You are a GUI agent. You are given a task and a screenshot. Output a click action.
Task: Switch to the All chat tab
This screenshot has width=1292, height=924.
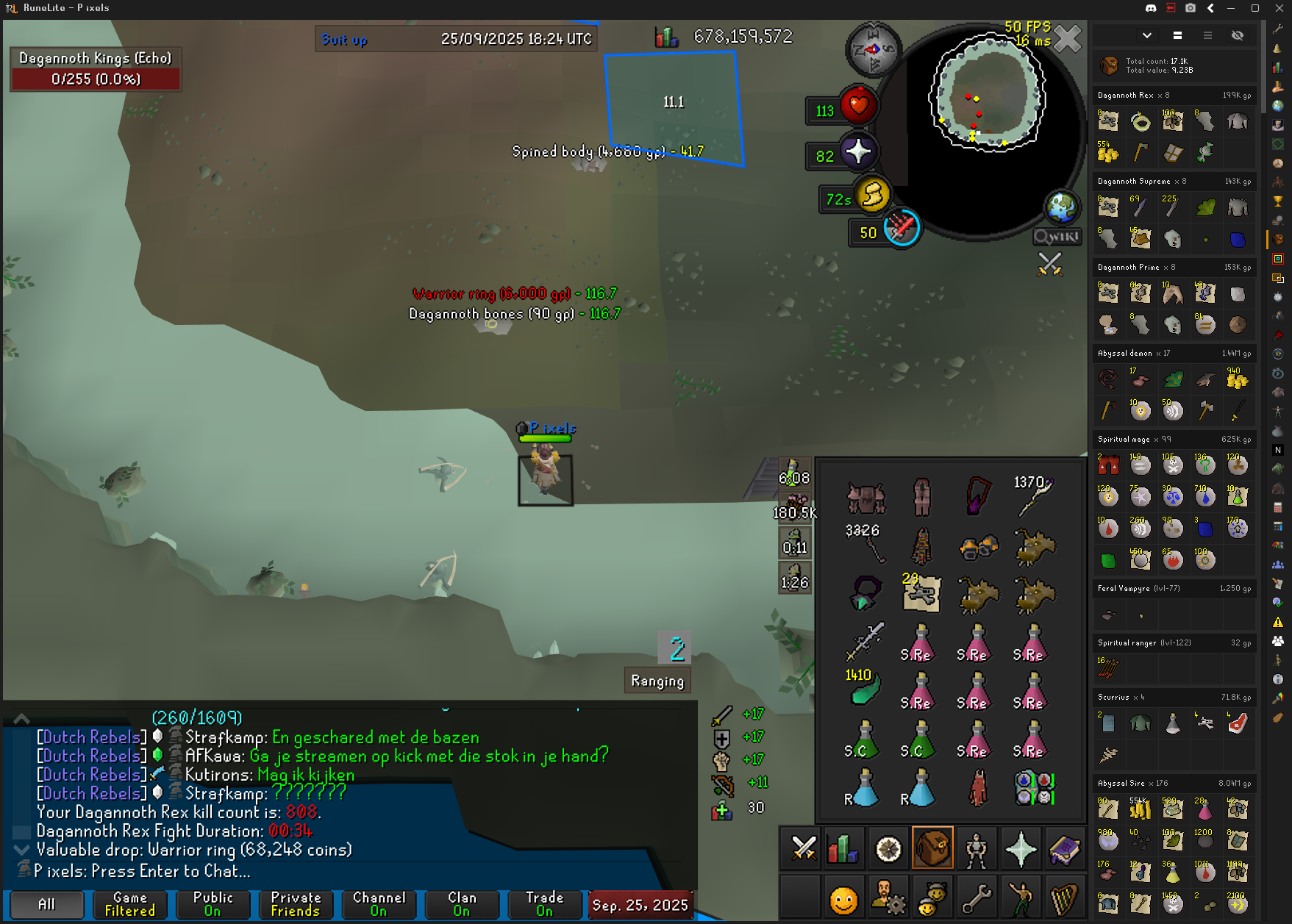[46, 904]
